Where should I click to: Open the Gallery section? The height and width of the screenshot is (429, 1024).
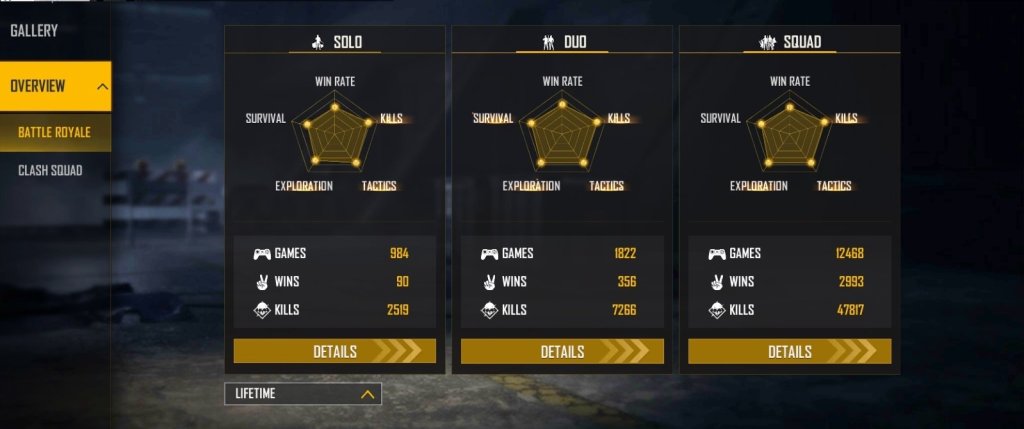coord(34,31)
